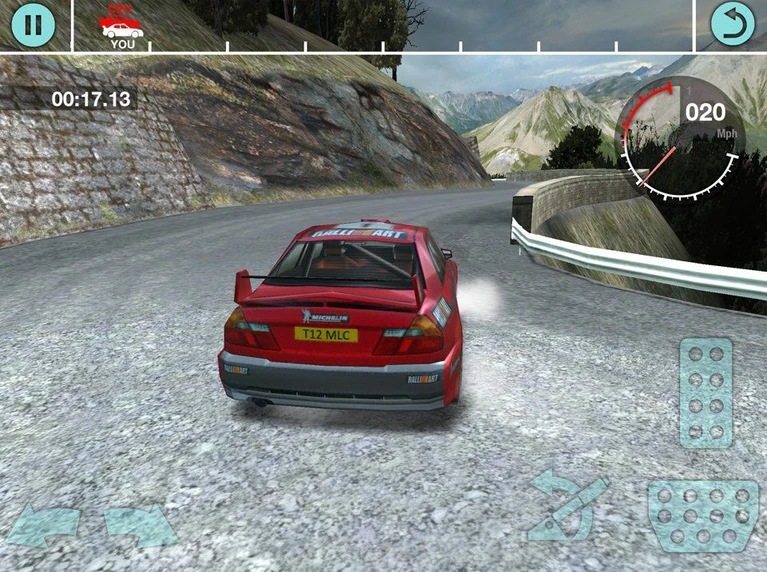This screenshot has width=767, height=572.
Task: Steer right with the right arrow
Action: [140, 526]
